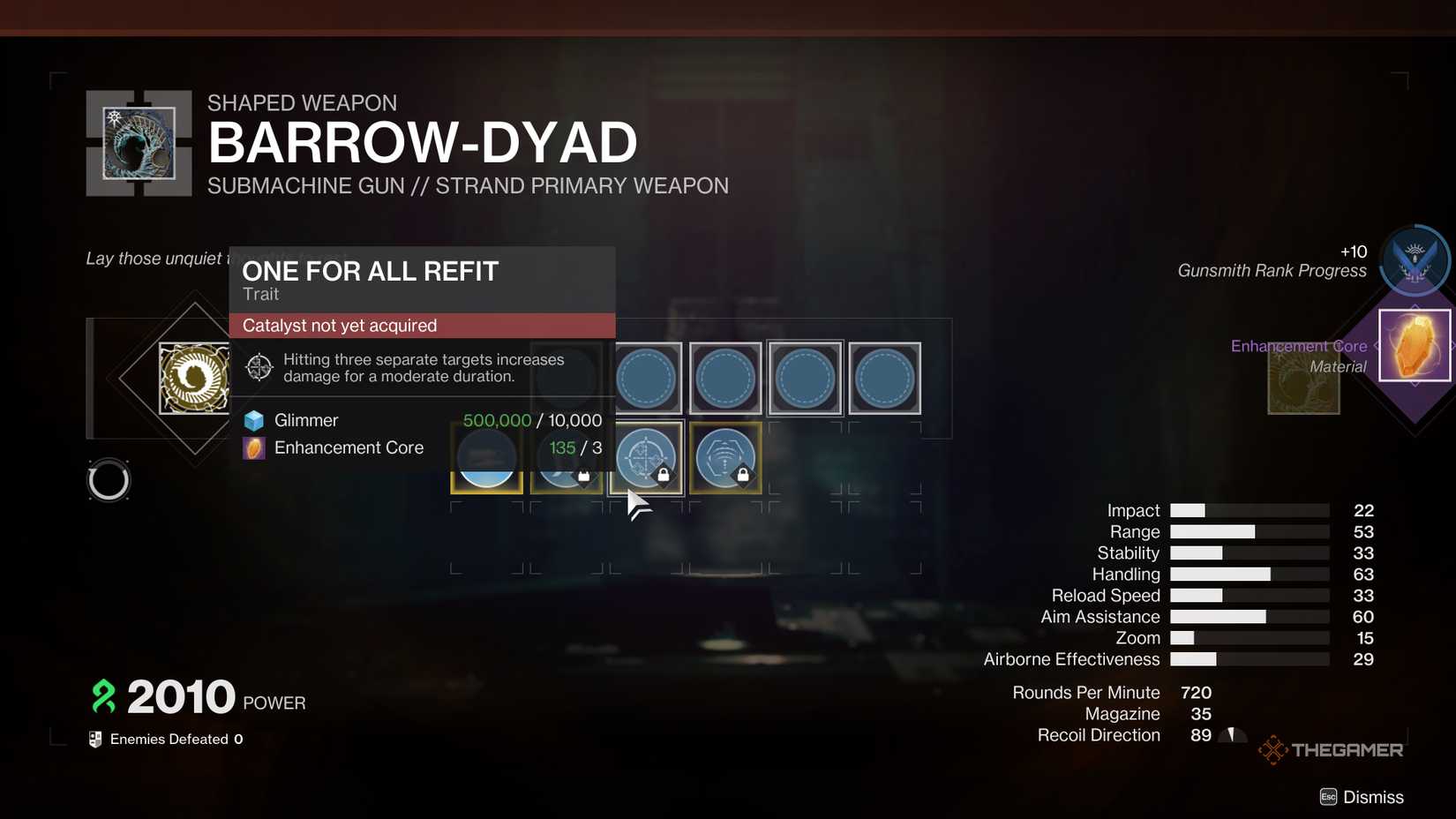Click the Range stat progress bar

point(1249,531)
